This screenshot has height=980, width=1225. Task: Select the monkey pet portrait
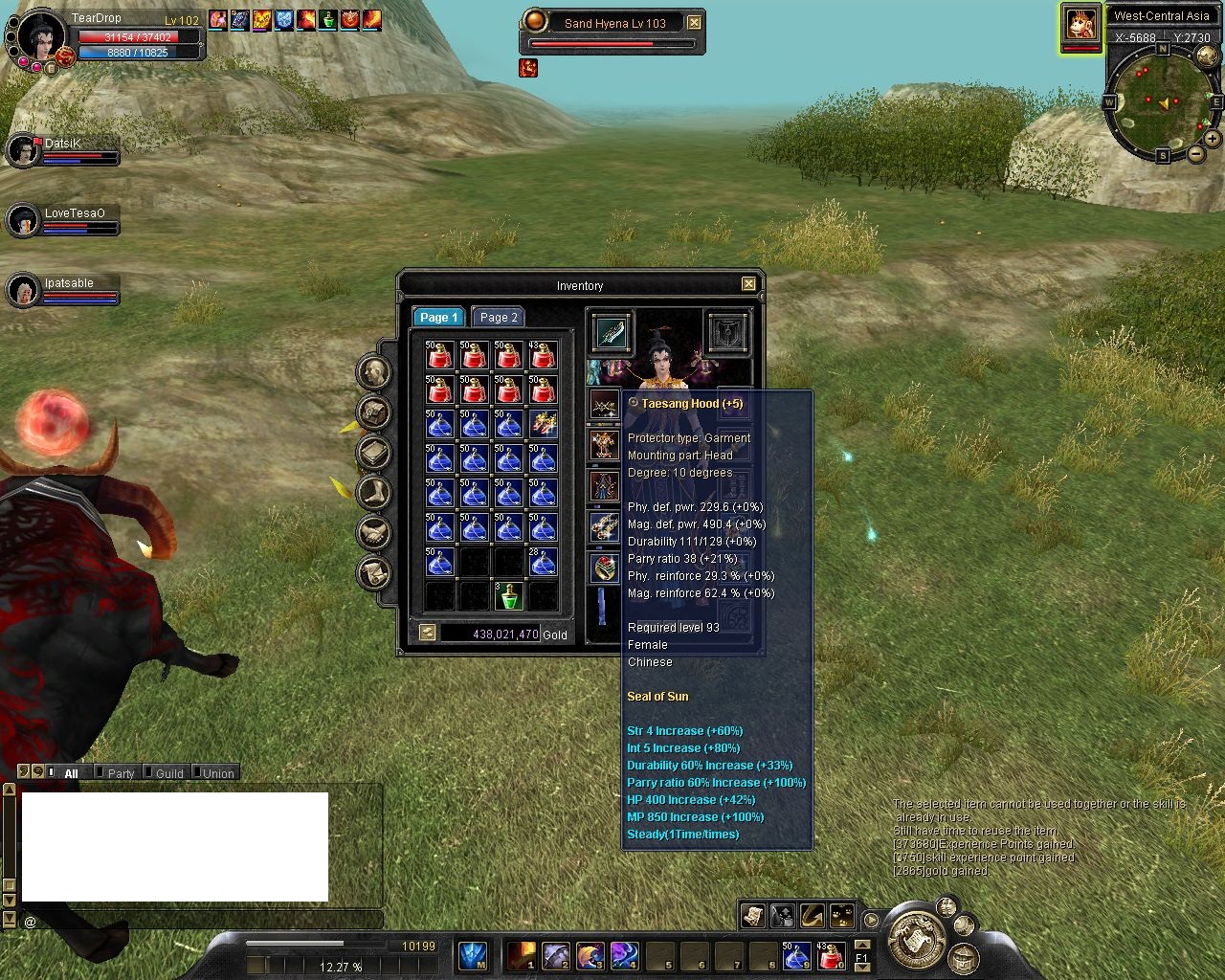pos(1080,23)
